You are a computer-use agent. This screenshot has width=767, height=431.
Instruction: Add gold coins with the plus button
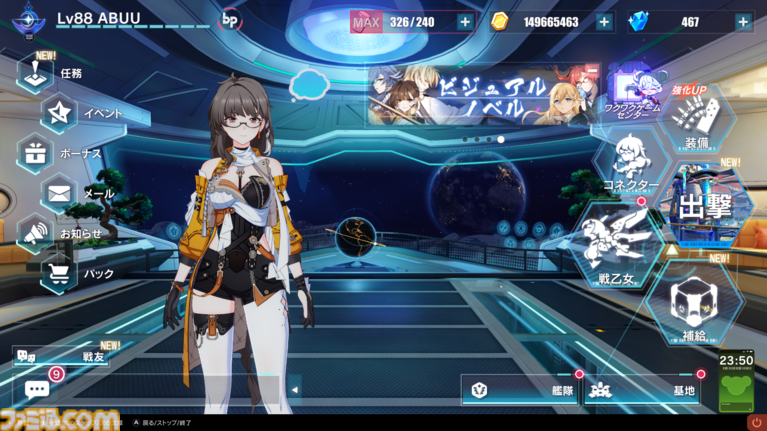point(604,21)
